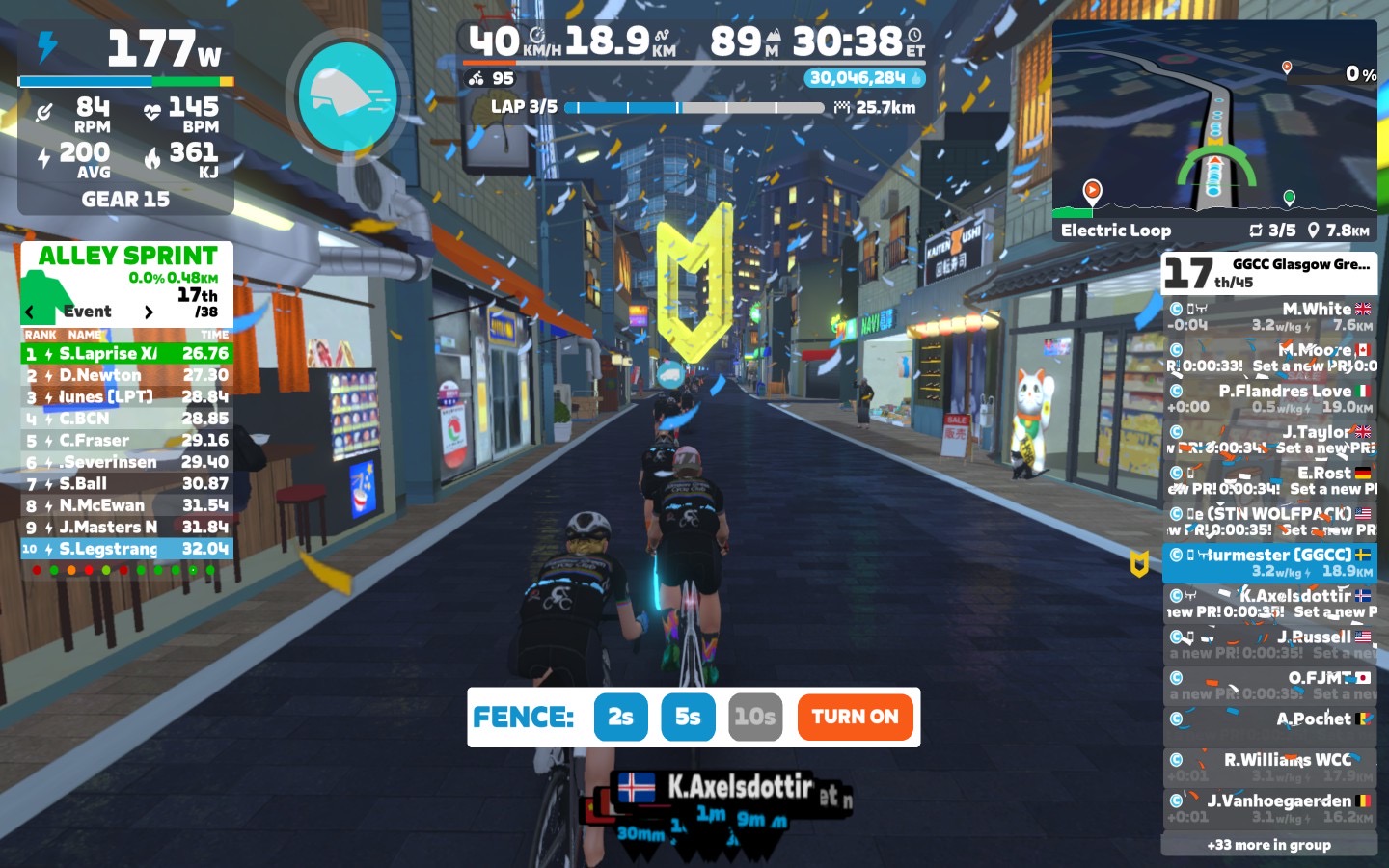This screenshot has width=1389, height=868.
Task: Select S.Legstrang leaderboard row
Action: tap(126, 549)
